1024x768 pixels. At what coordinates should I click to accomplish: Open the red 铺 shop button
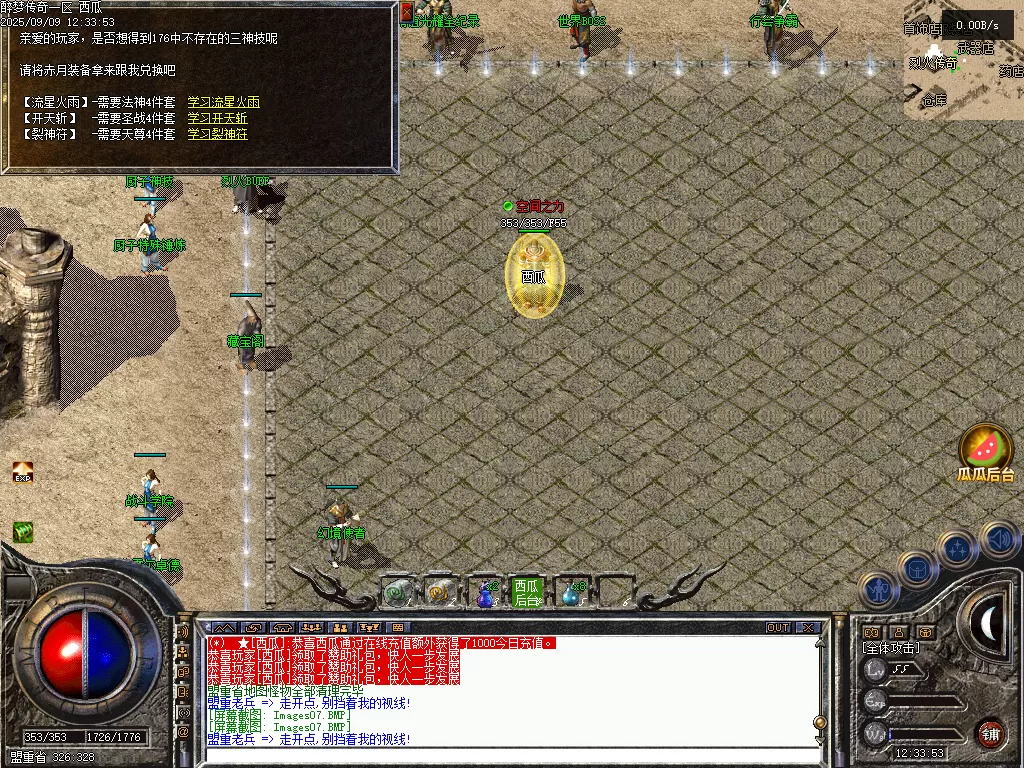pyautogui.click(x=990, y=732)
